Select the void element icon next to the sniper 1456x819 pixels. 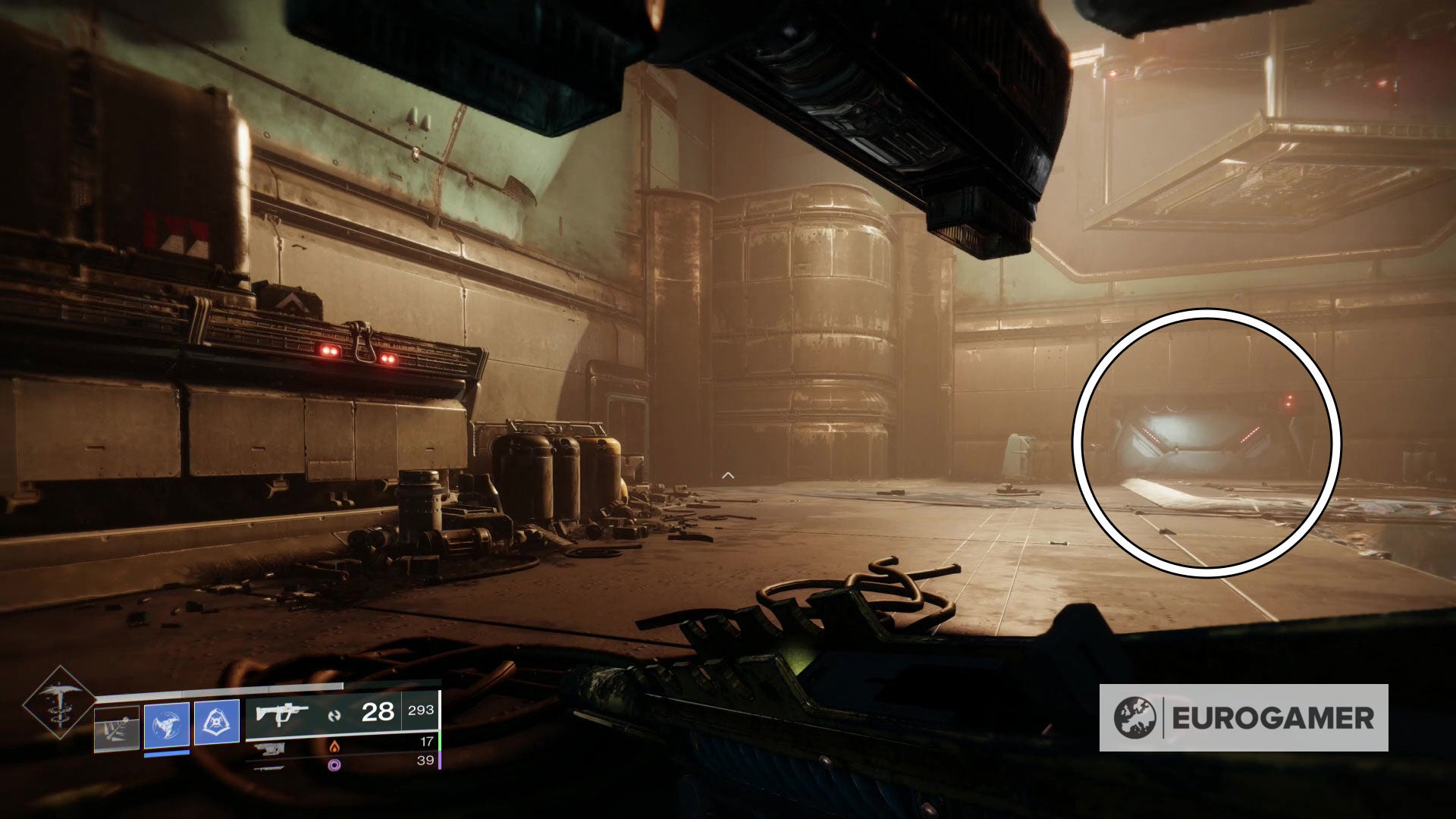point(334,764)
